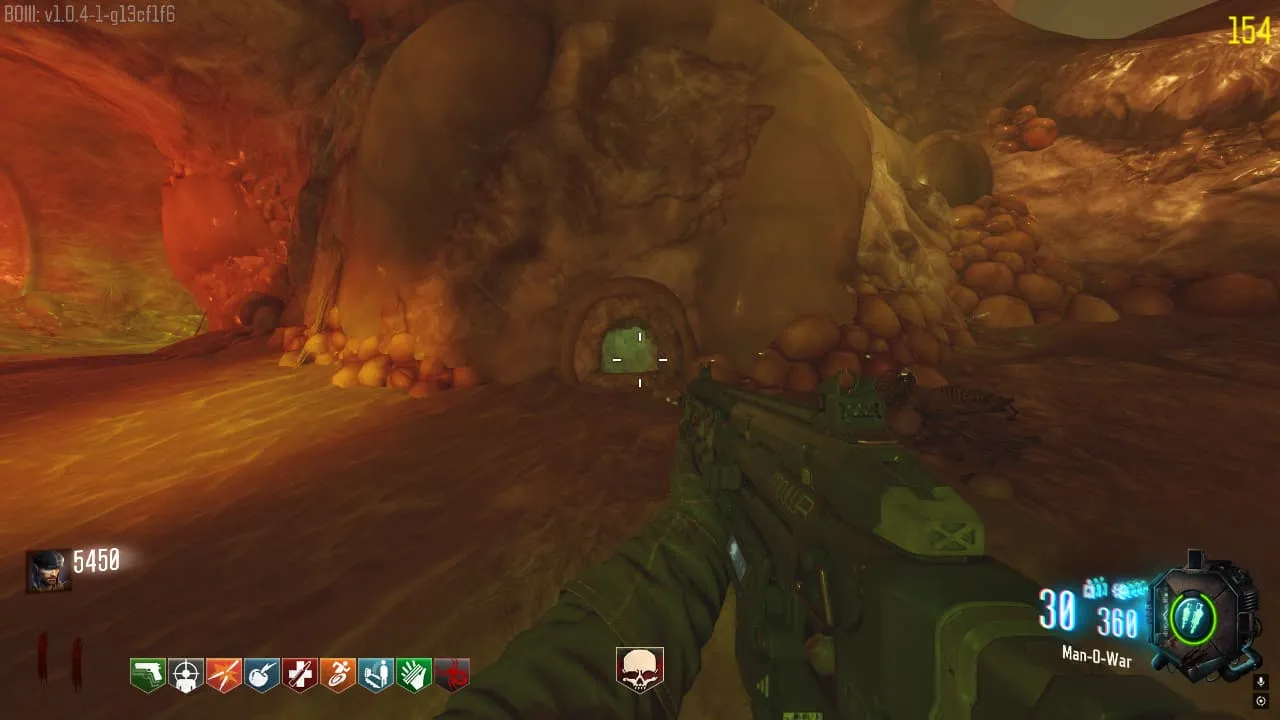
Task: Select the green hand Speed Cola perk icon
Action: point(414,675)
